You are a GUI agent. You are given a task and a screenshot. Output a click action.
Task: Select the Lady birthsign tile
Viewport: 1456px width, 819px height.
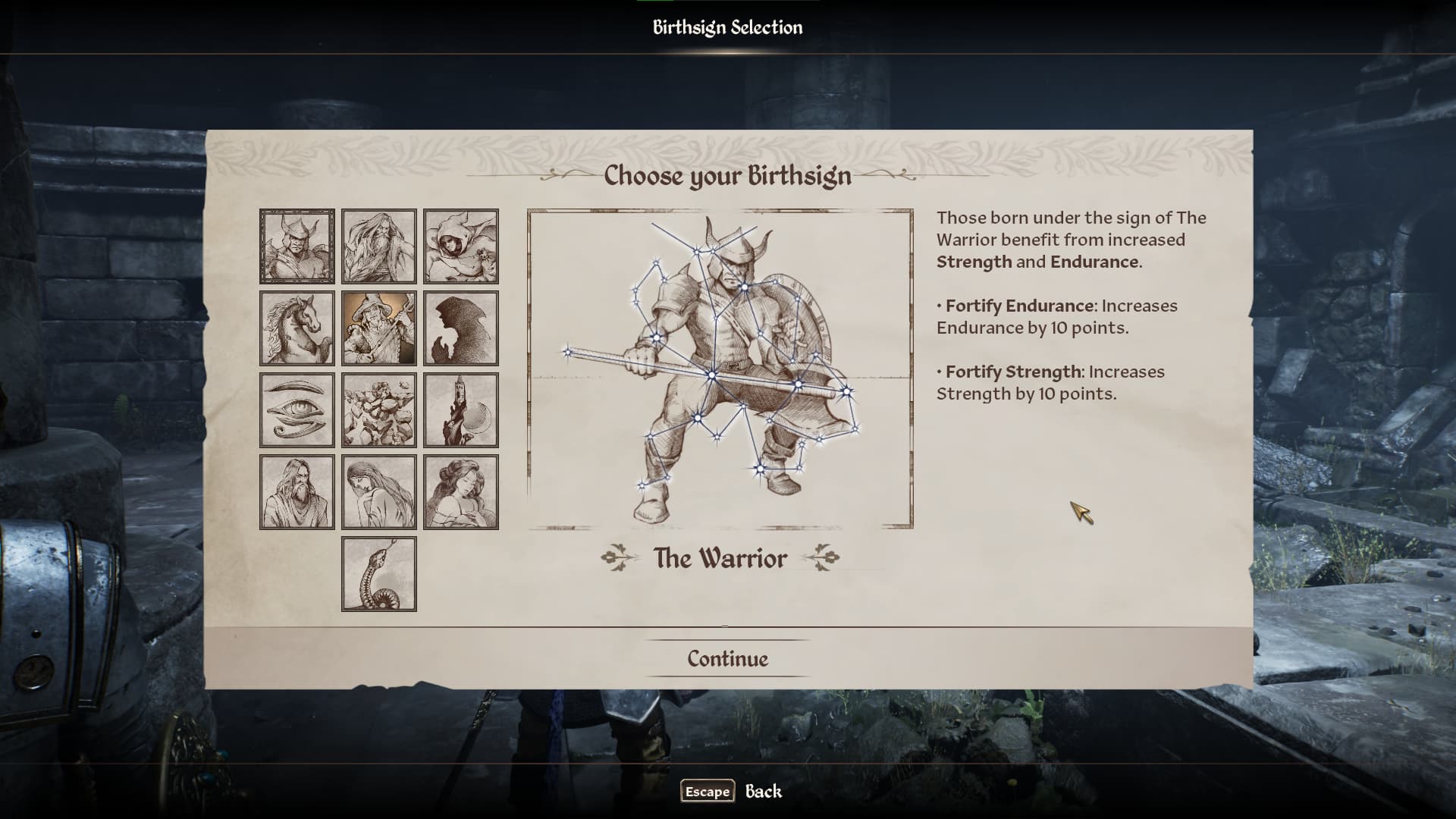coord(379,492)
